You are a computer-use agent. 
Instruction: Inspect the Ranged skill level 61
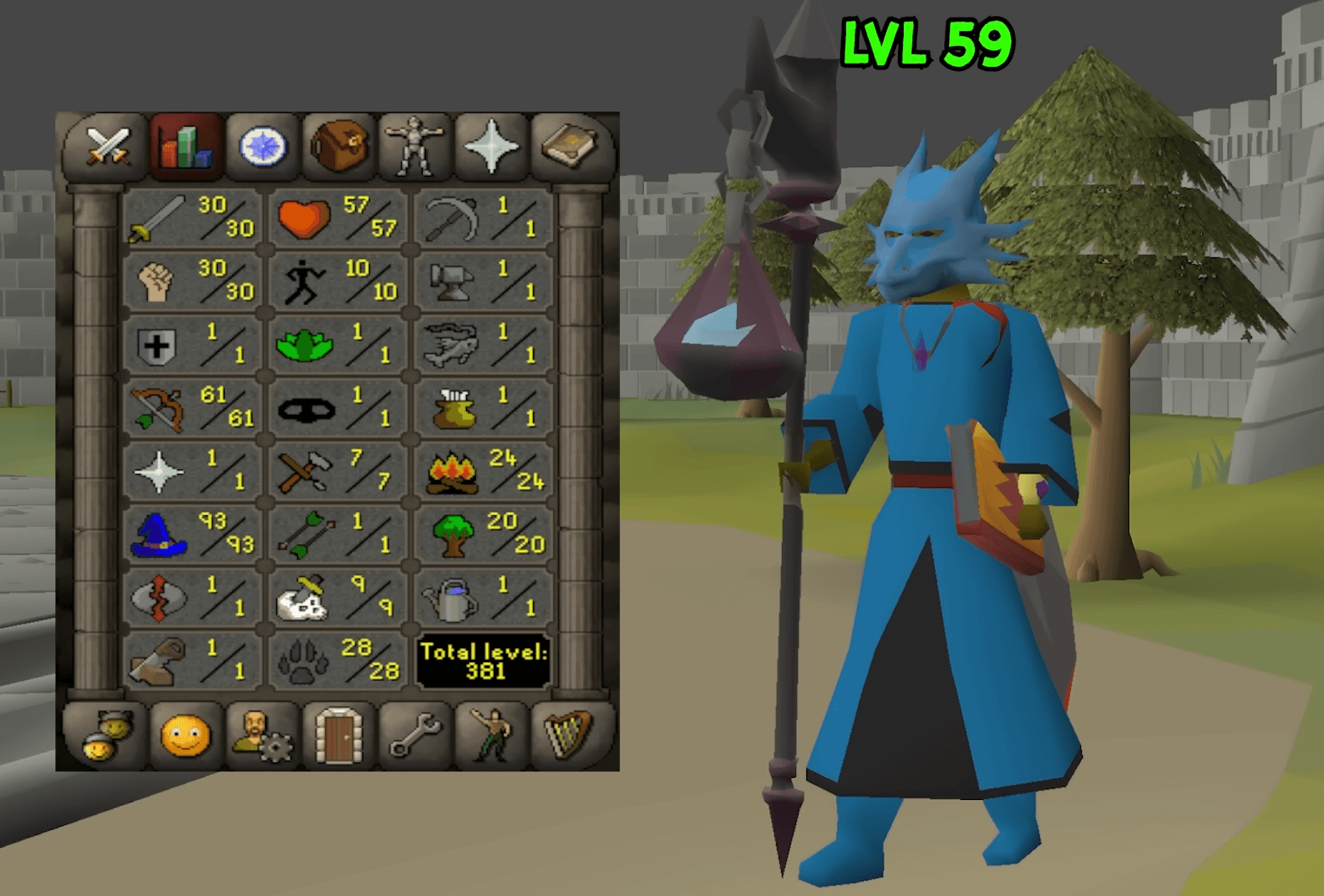pos(192,409)
